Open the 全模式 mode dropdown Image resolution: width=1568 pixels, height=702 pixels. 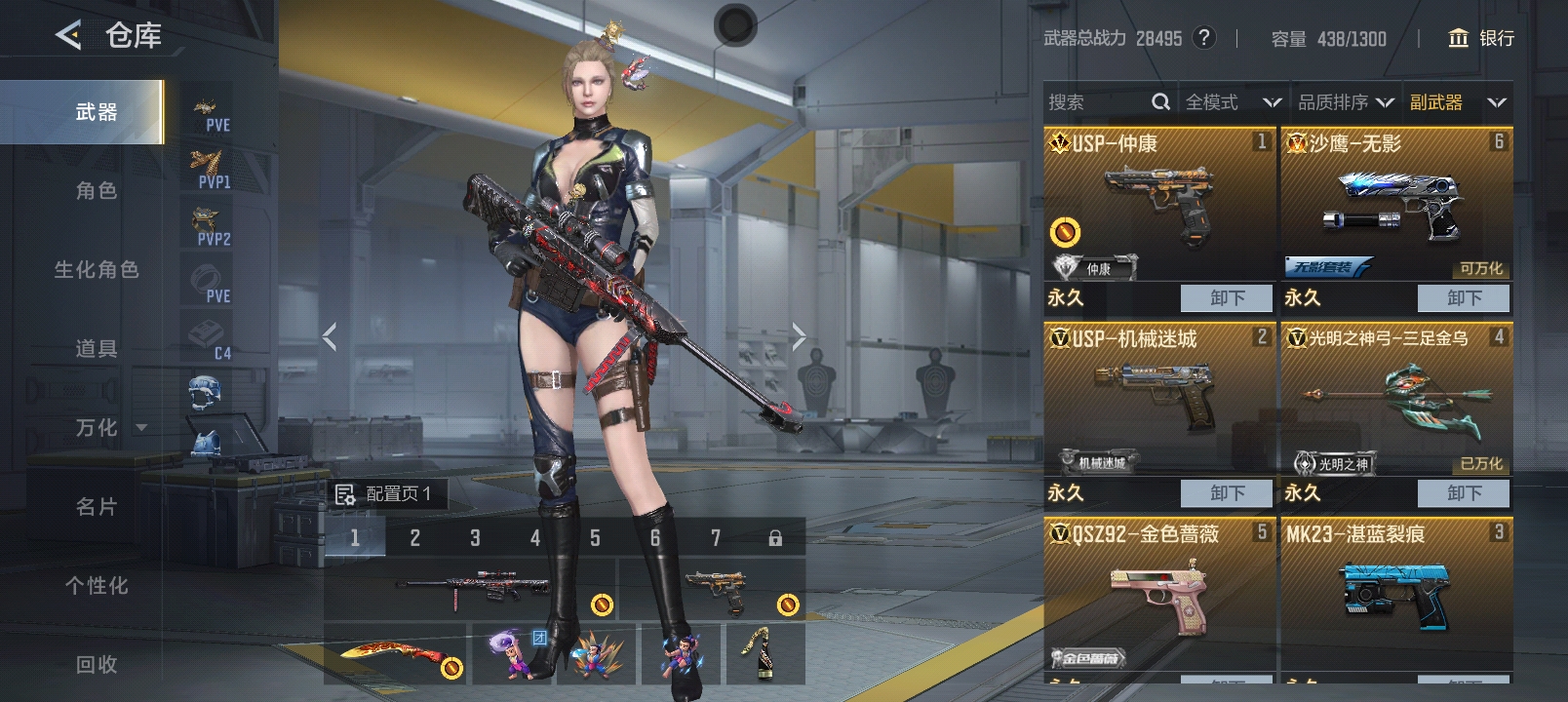point(1233,102)
